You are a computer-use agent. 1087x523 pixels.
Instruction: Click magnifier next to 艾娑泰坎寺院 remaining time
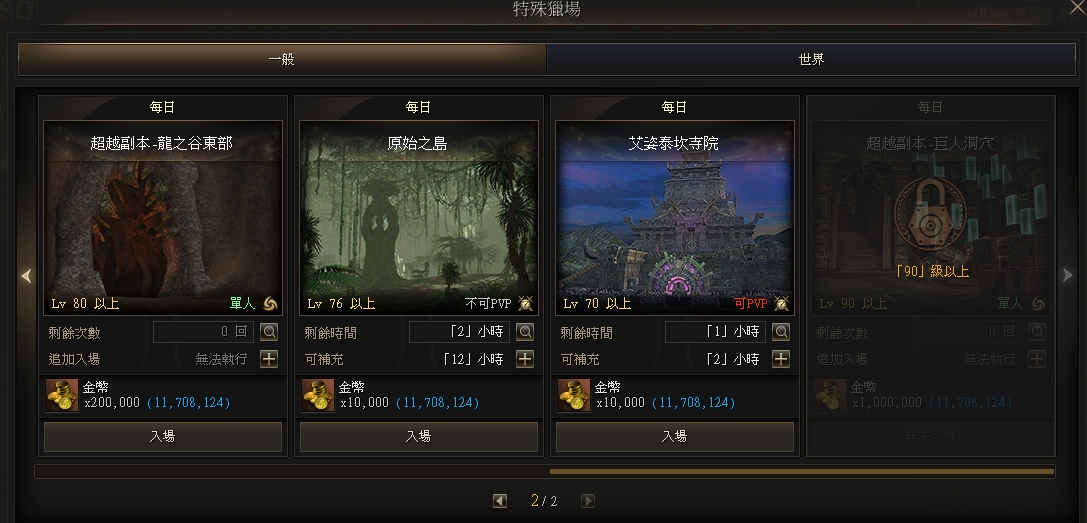pos(781,332)
